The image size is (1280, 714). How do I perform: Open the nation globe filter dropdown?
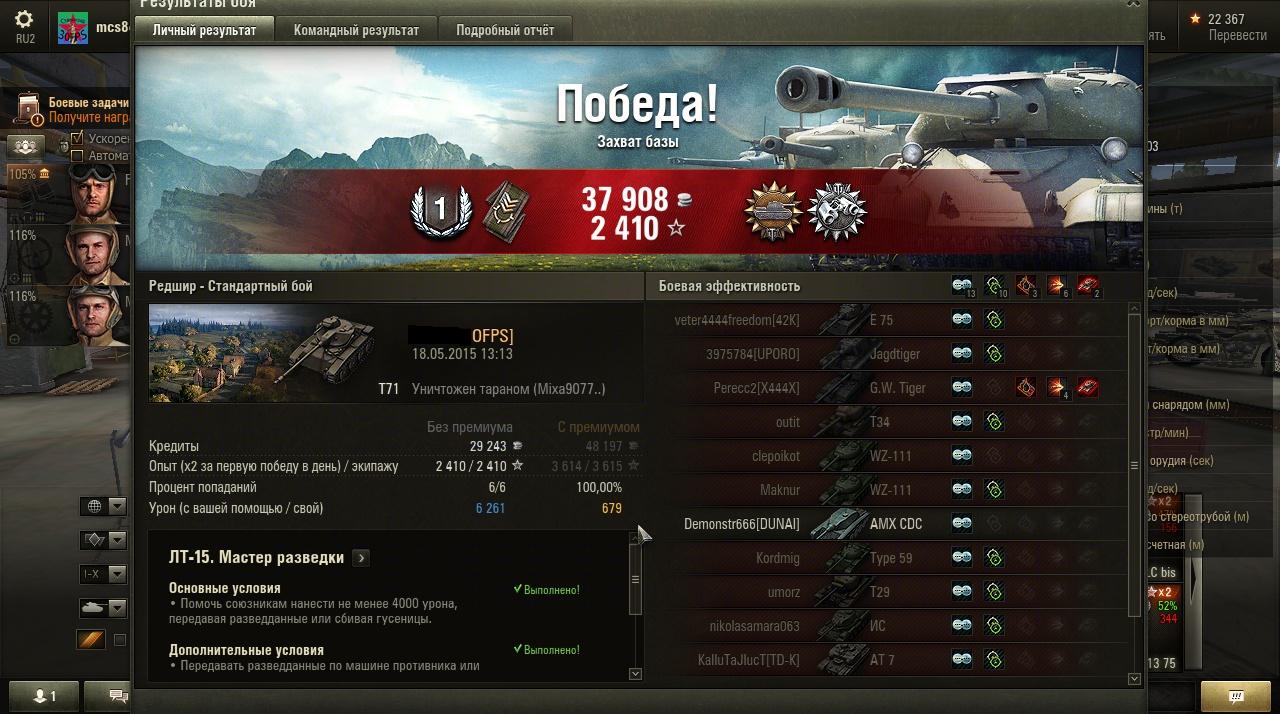pos(104,506)
